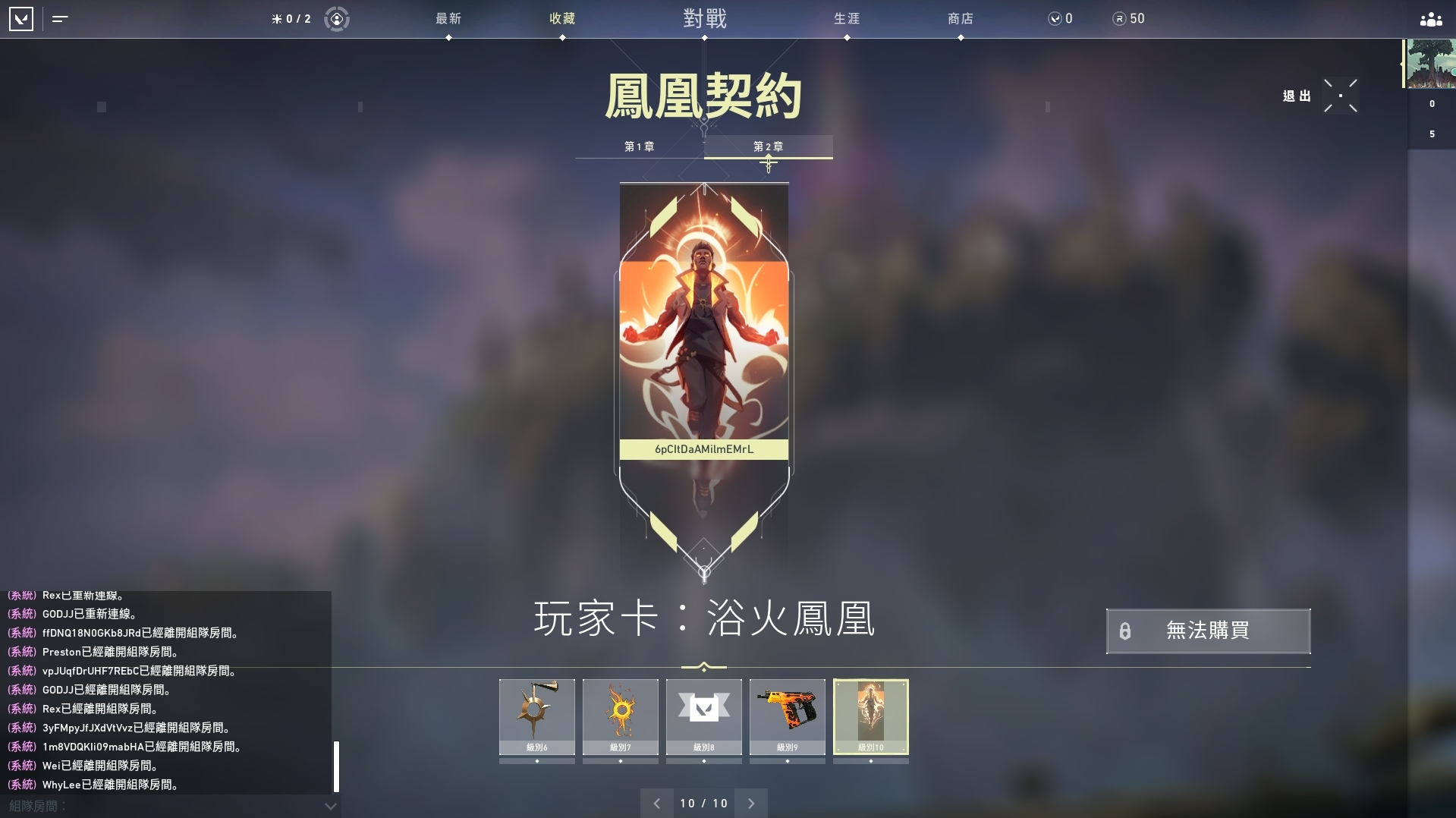Select the 第1章 chapter tab

[640, 146]
